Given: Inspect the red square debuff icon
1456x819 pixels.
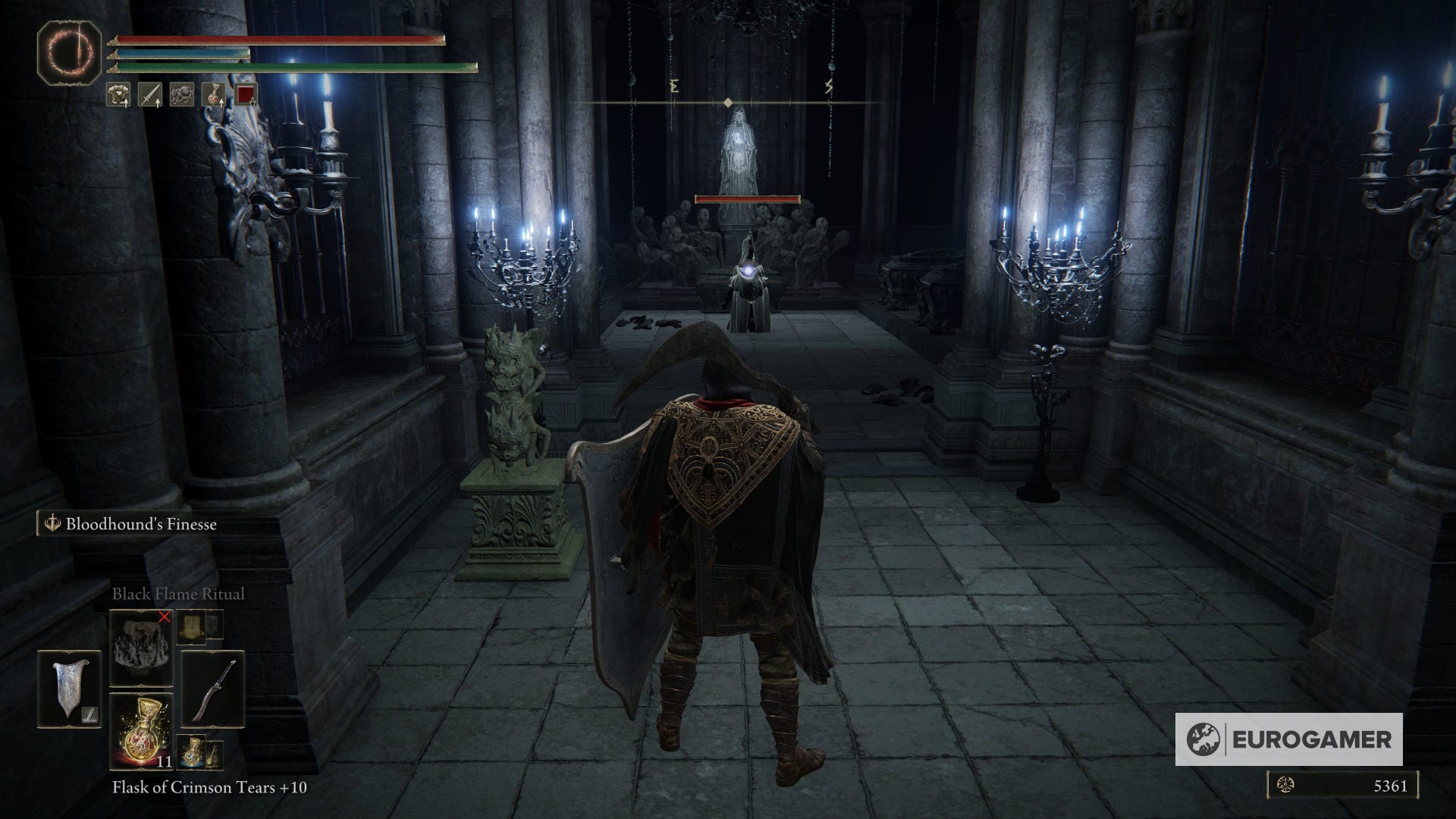Looking at the screenshot, I should coord(245,95).
